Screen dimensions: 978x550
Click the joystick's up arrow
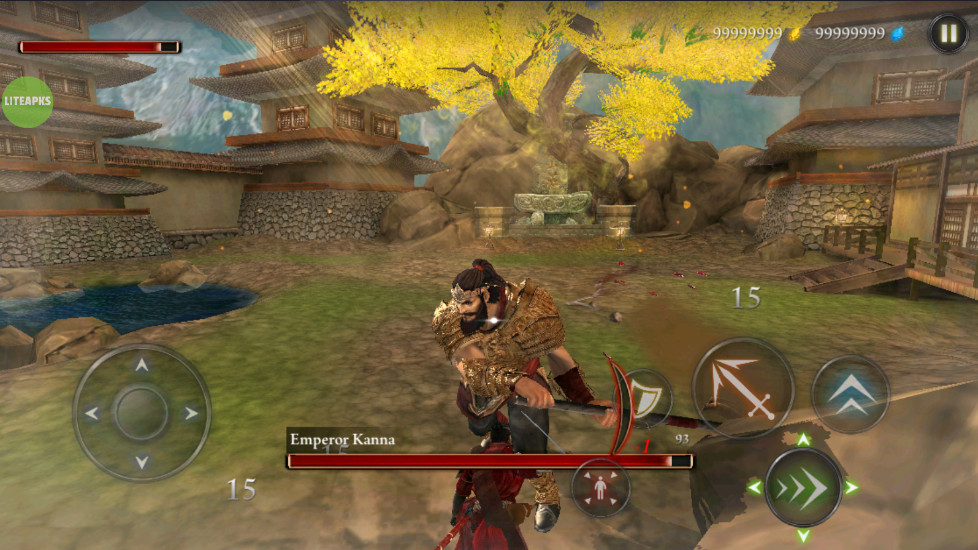141,365
